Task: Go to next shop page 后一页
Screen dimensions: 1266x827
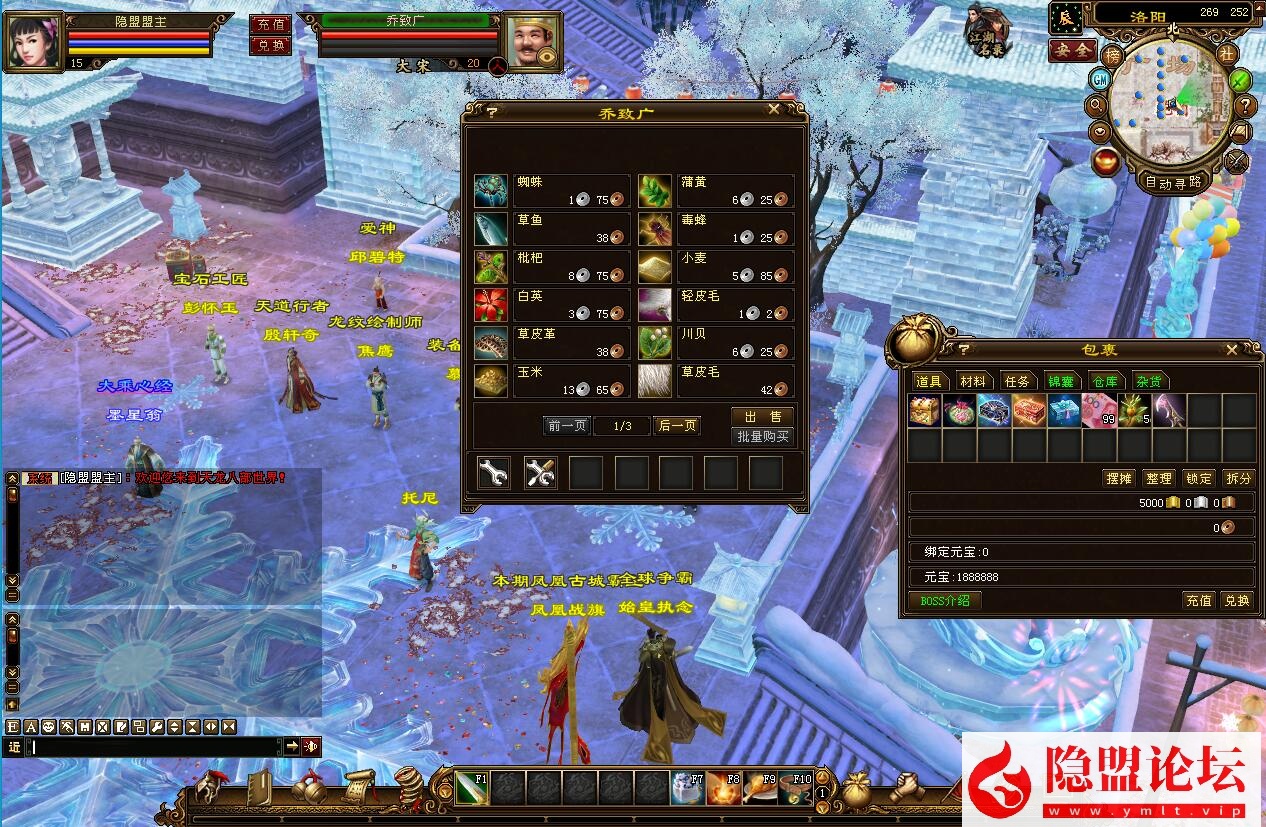Action: pyautogui.click(x=677, y=425)
